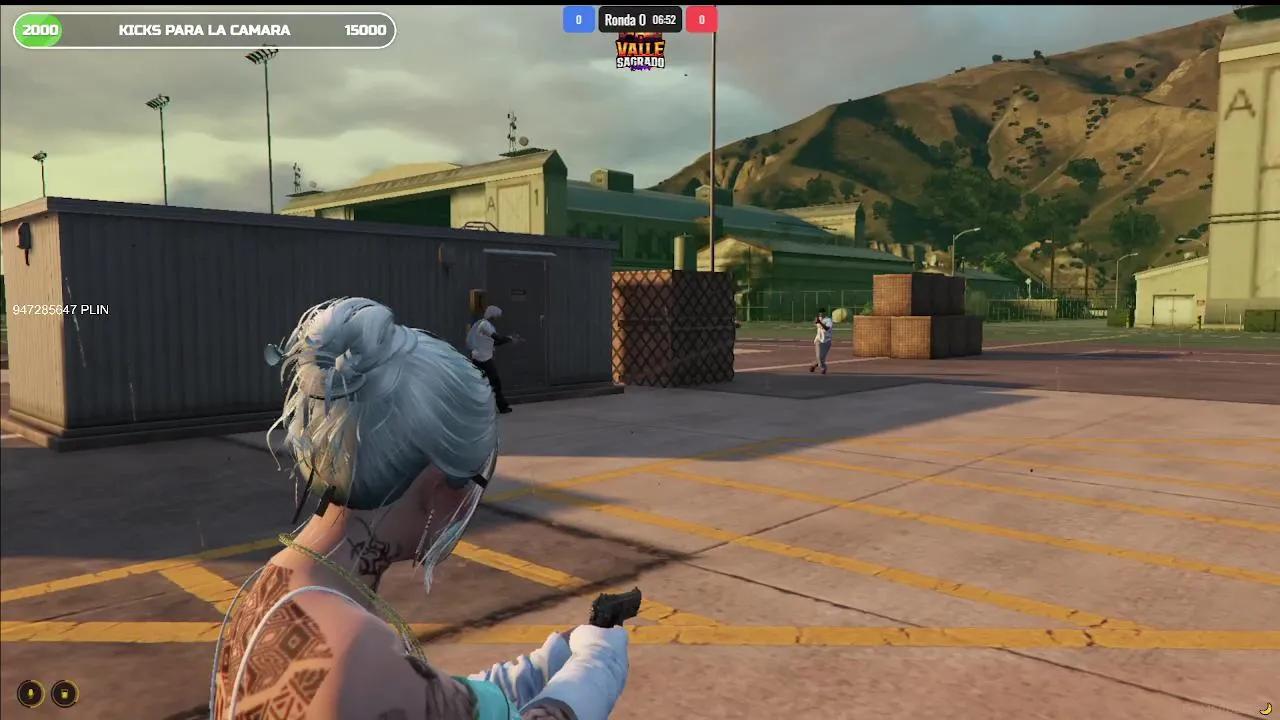
Task: Toggle the red team score display
Action: click(x=701, y=19)
